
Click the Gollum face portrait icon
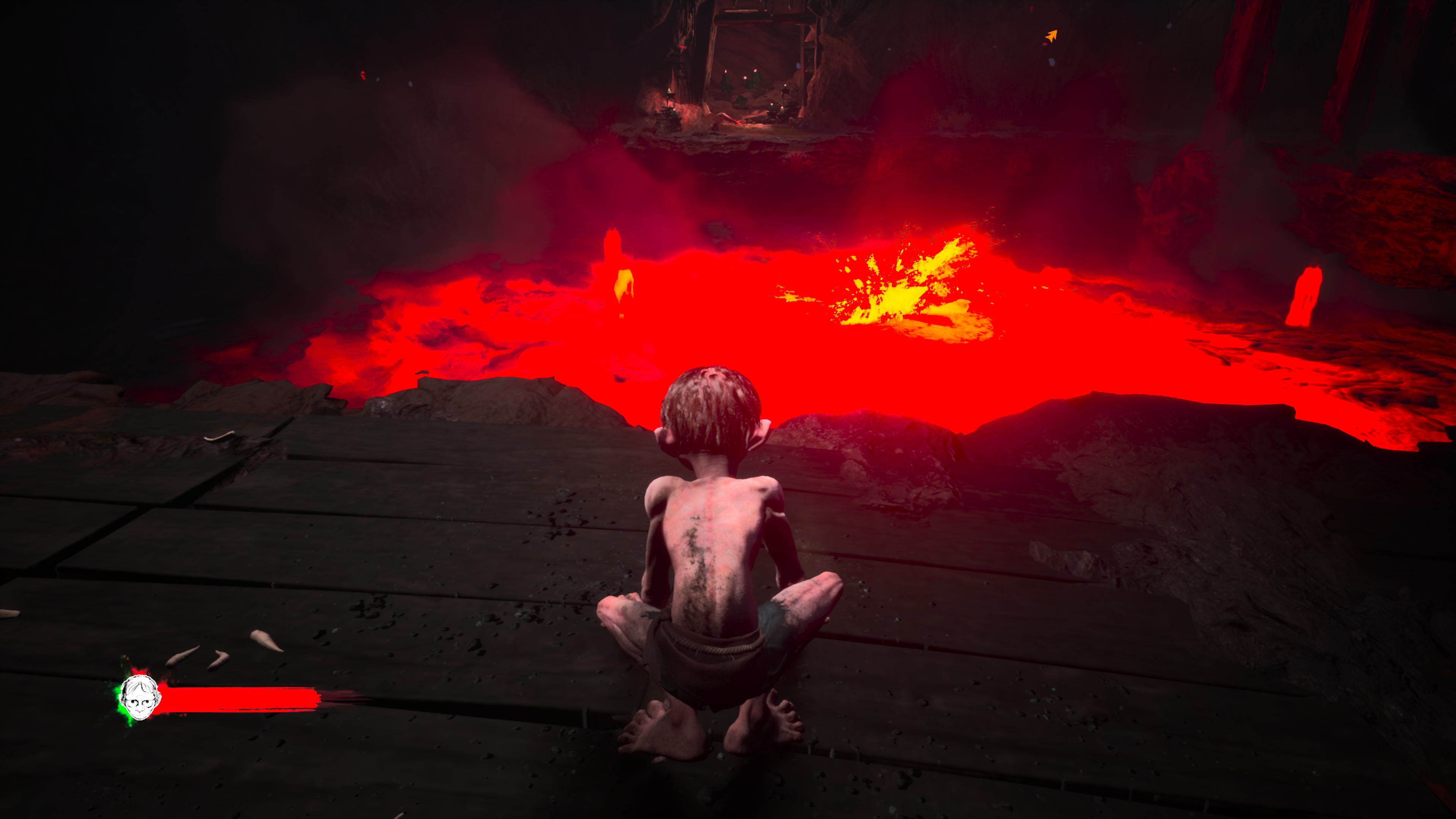click(140, 698)
